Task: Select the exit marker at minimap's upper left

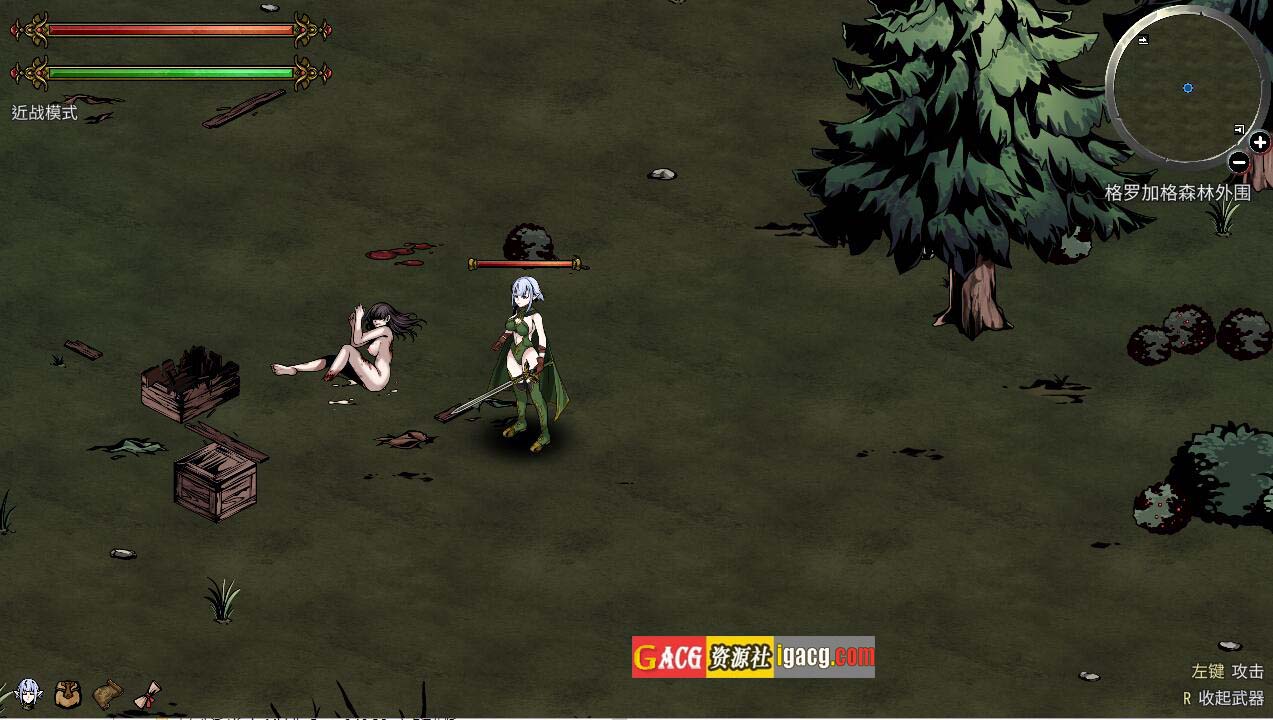Action: [x=1143, y=40]
